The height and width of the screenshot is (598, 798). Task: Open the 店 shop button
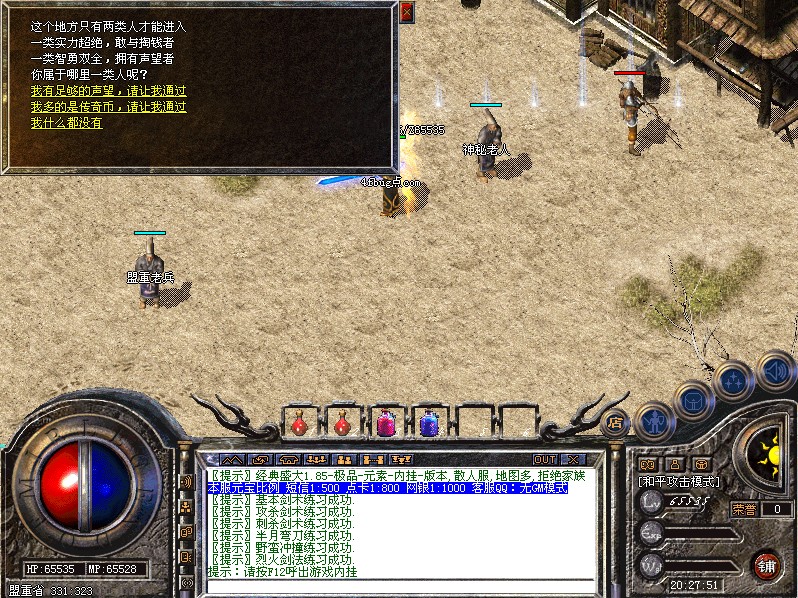(x=616, y=421)
